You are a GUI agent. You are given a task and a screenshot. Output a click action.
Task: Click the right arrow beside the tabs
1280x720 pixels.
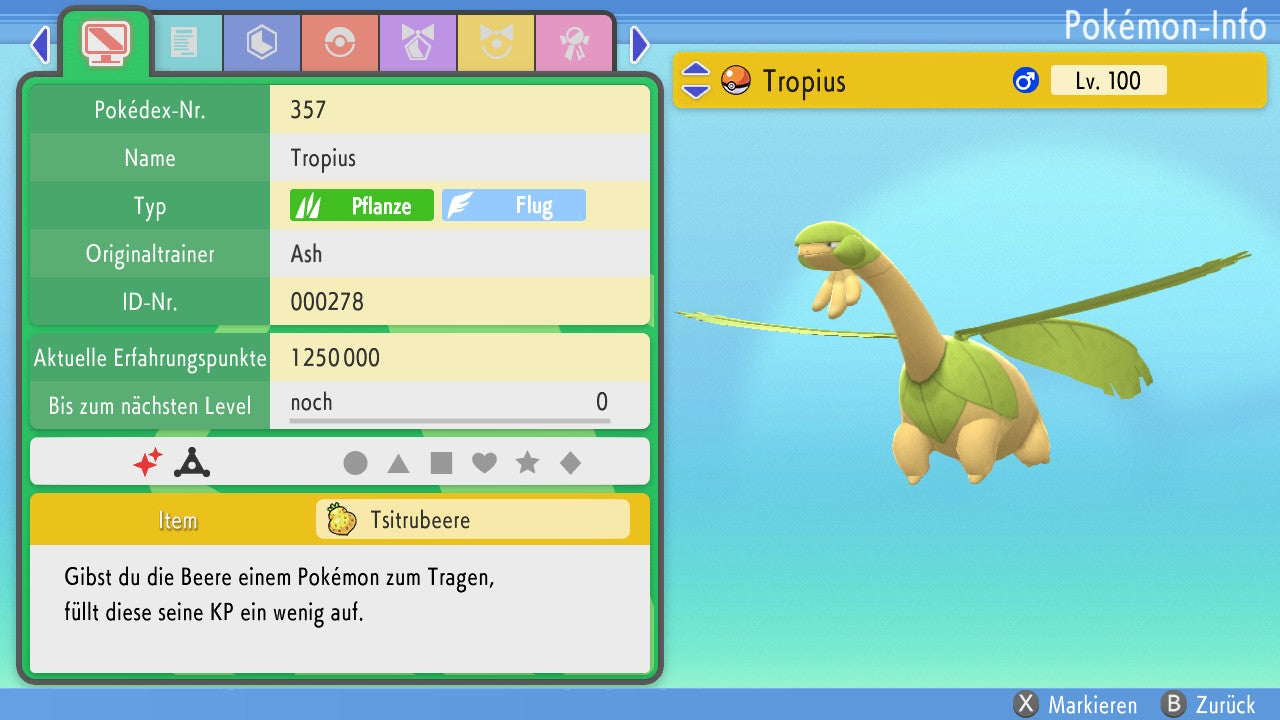(640, 44)
